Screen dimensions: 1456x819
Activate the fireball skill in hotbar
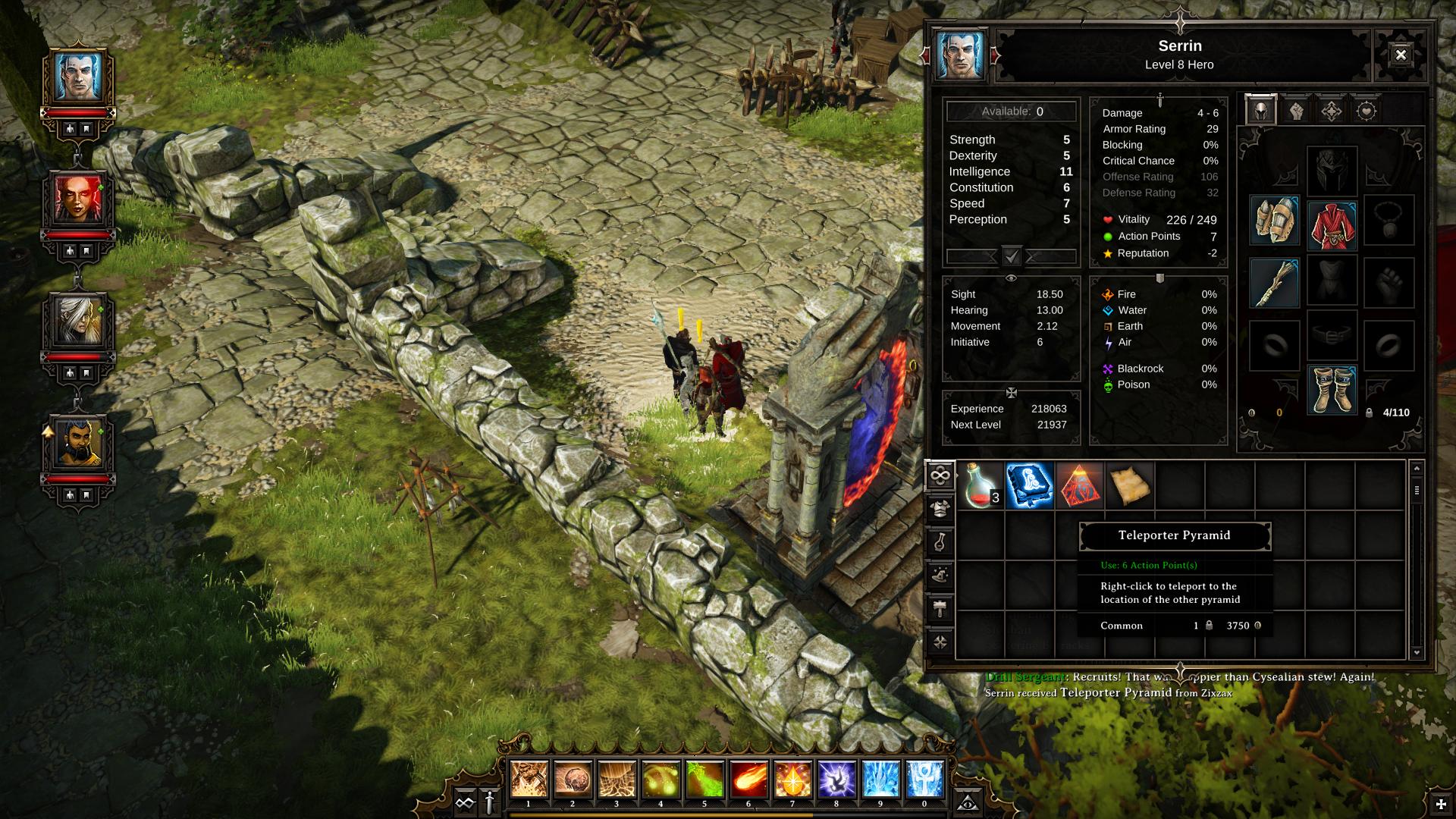pos(748,779)
